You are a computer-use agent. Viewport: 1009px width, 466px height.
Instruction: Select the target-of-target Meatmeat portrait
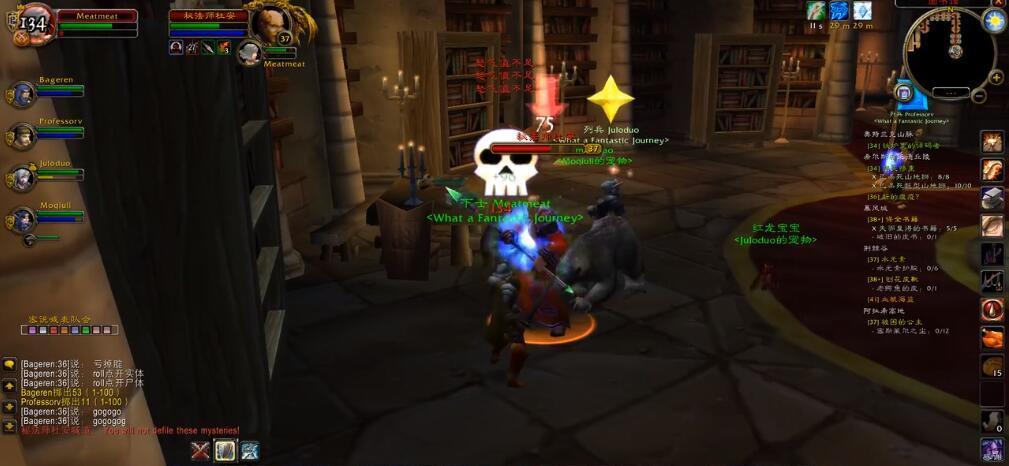[x=249, y=54]
